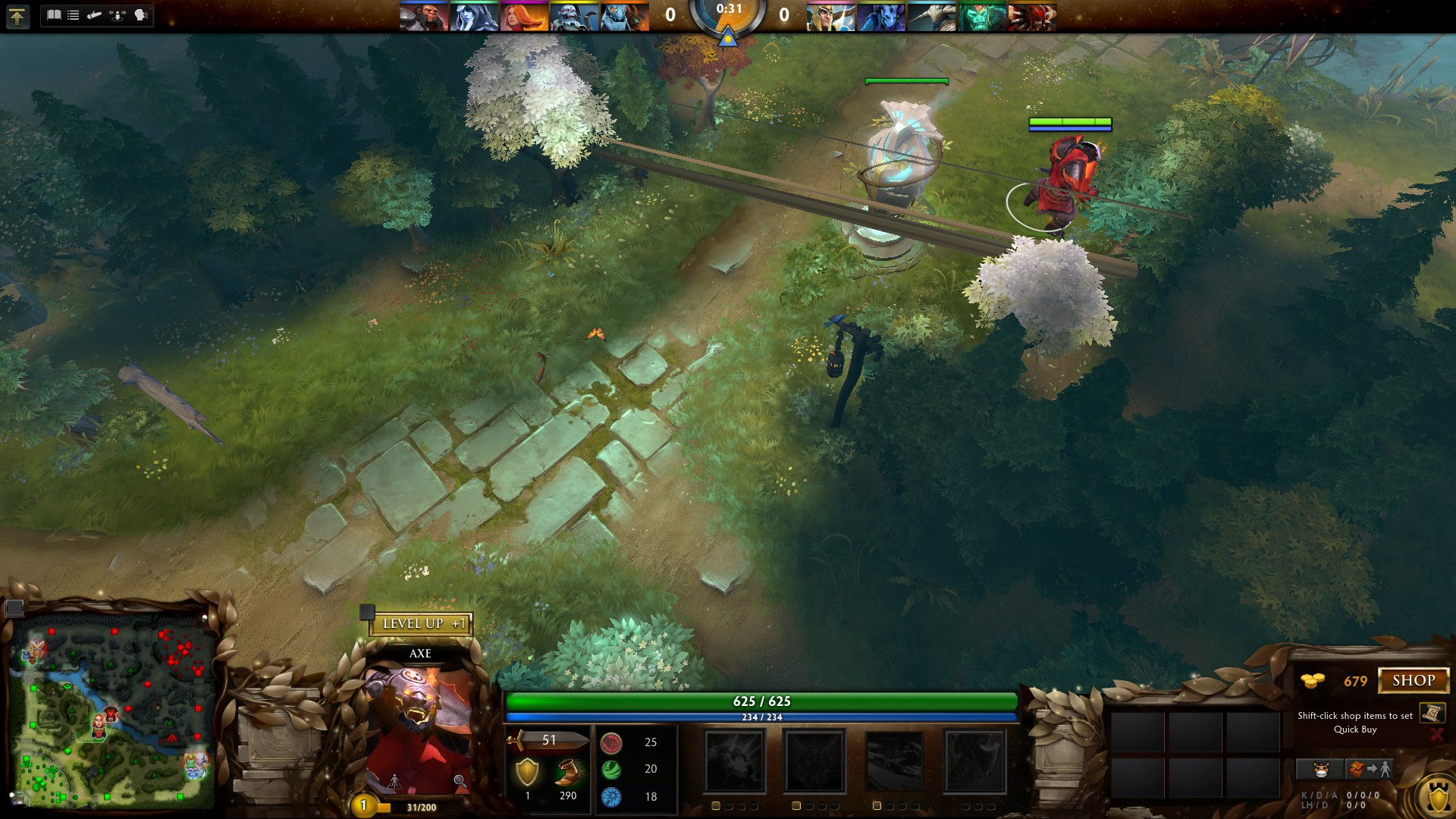This screenshot has height=819, width=1456.
Task: Learn Axe's second ability
Action: click(x=814, y=761)
